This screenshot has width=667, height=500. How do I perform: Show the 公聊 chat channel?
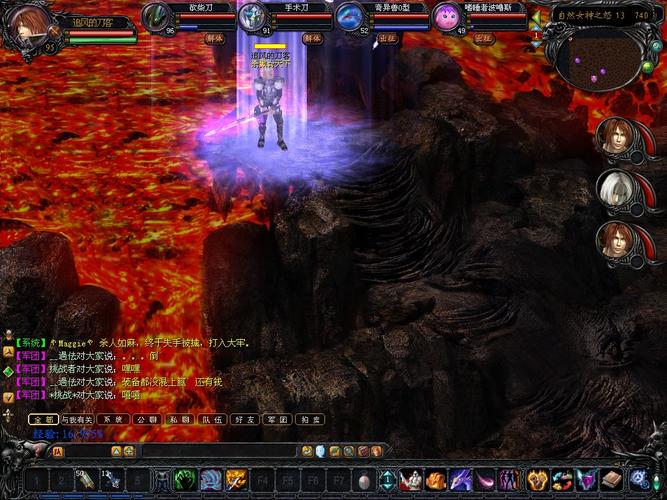pyautogui.click(x=146, y=420)
